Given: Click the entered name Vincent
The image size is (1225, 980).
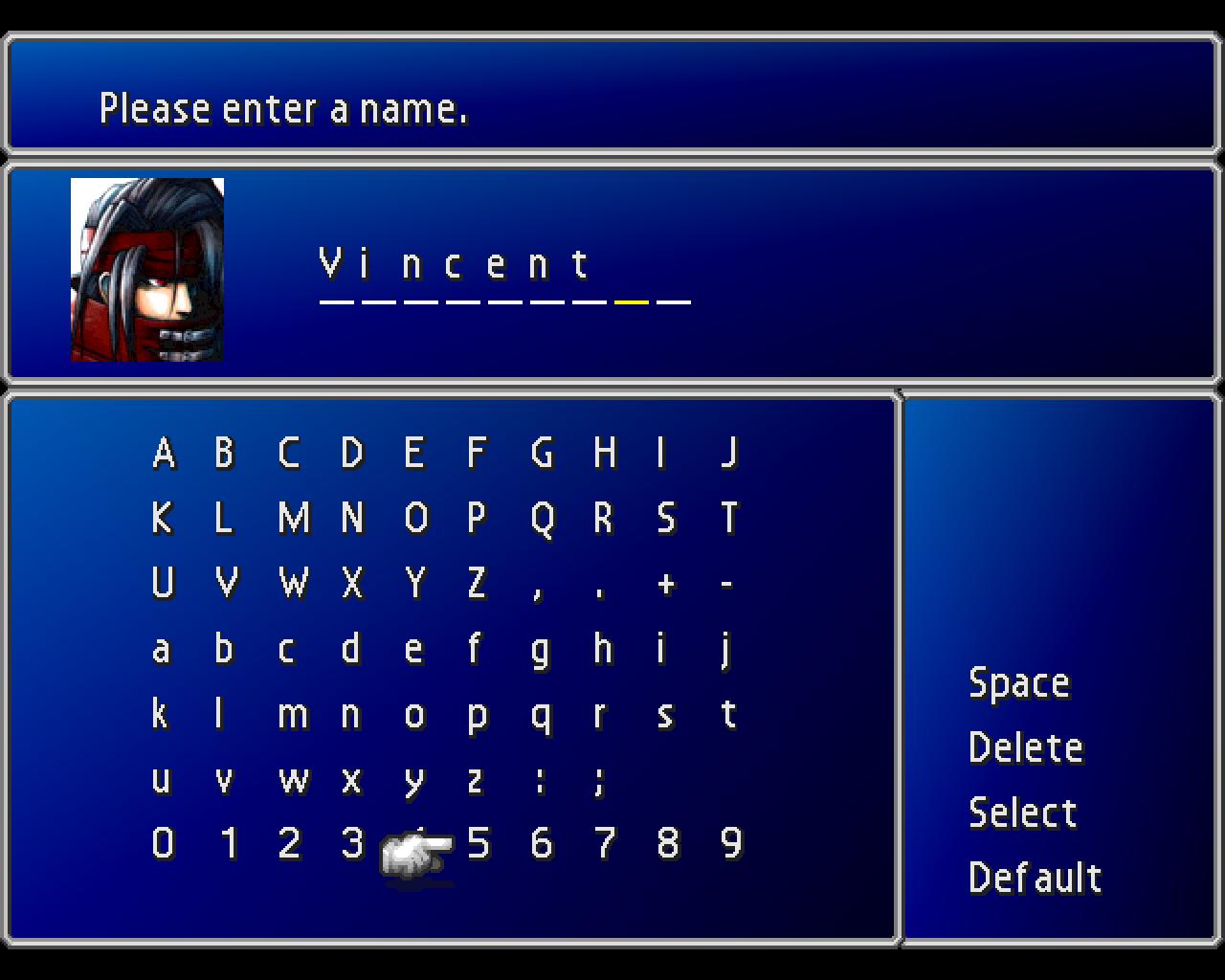Looking at the screenshot, I should point(453,265).
